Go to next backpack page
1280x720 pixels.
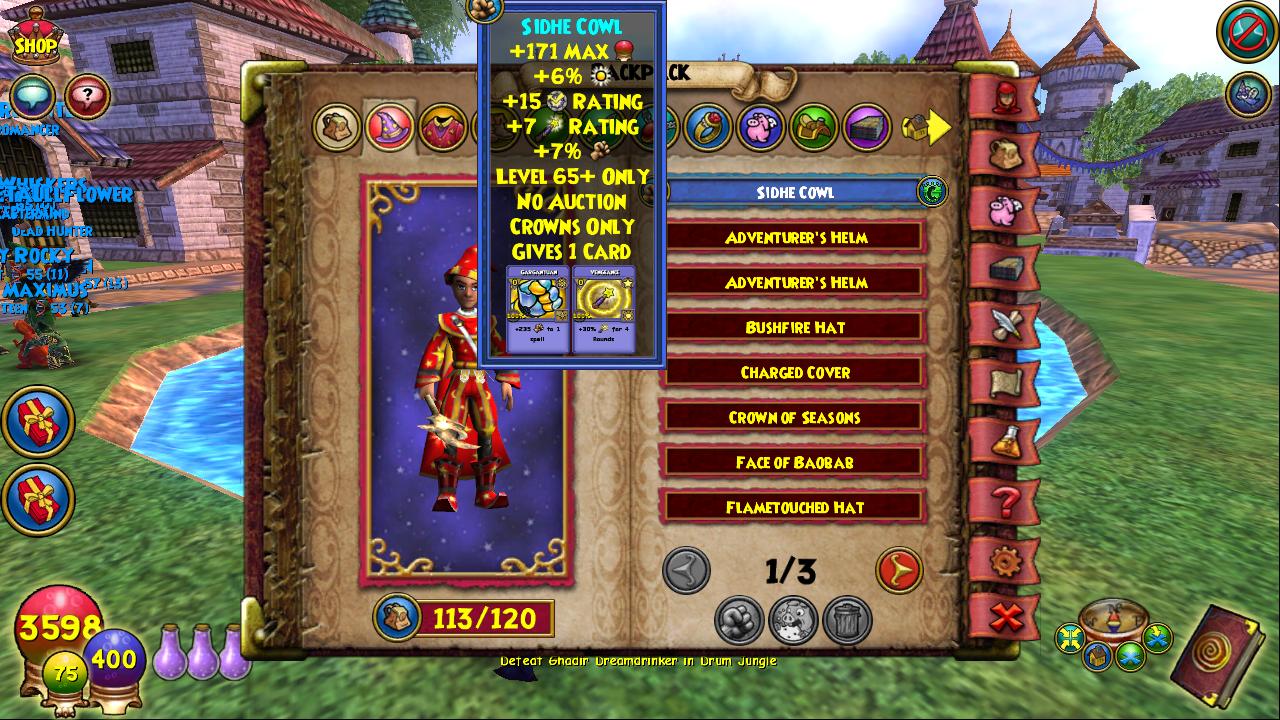[898, 571]
